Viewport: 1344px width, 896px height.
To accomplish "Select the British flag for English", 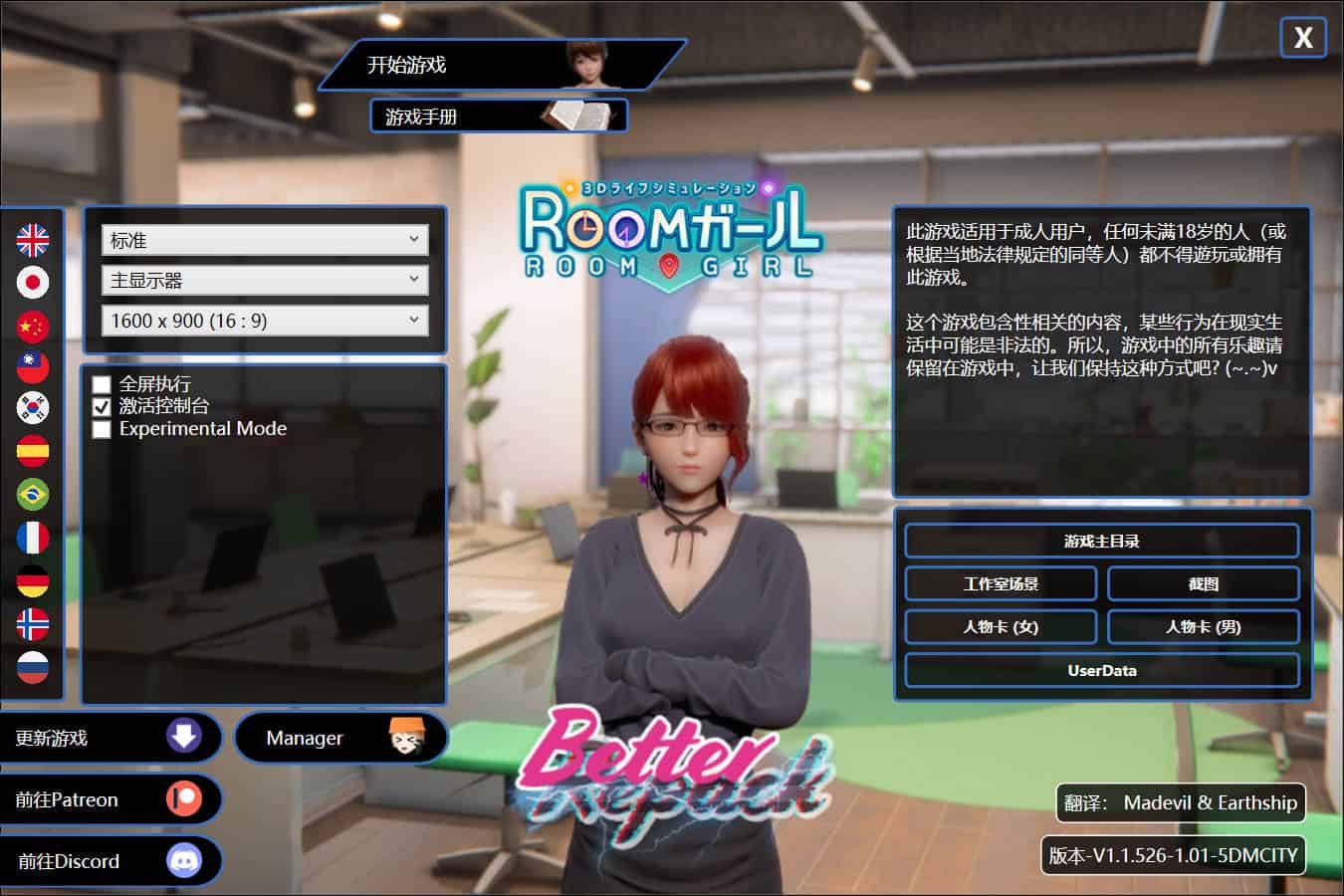I will point(33,240).
